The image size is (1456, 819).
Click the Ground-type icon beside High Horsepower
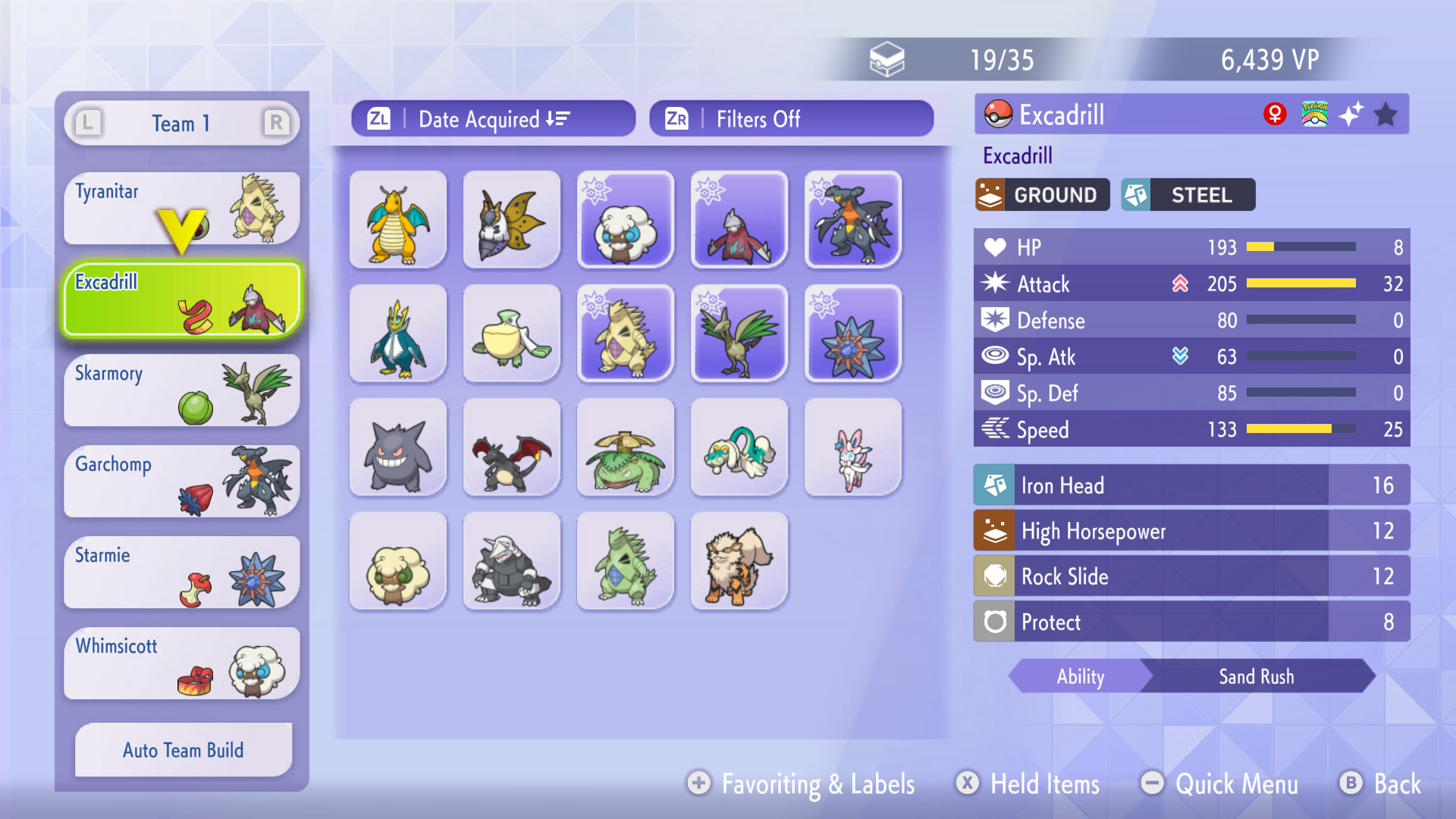pos(996,531)
